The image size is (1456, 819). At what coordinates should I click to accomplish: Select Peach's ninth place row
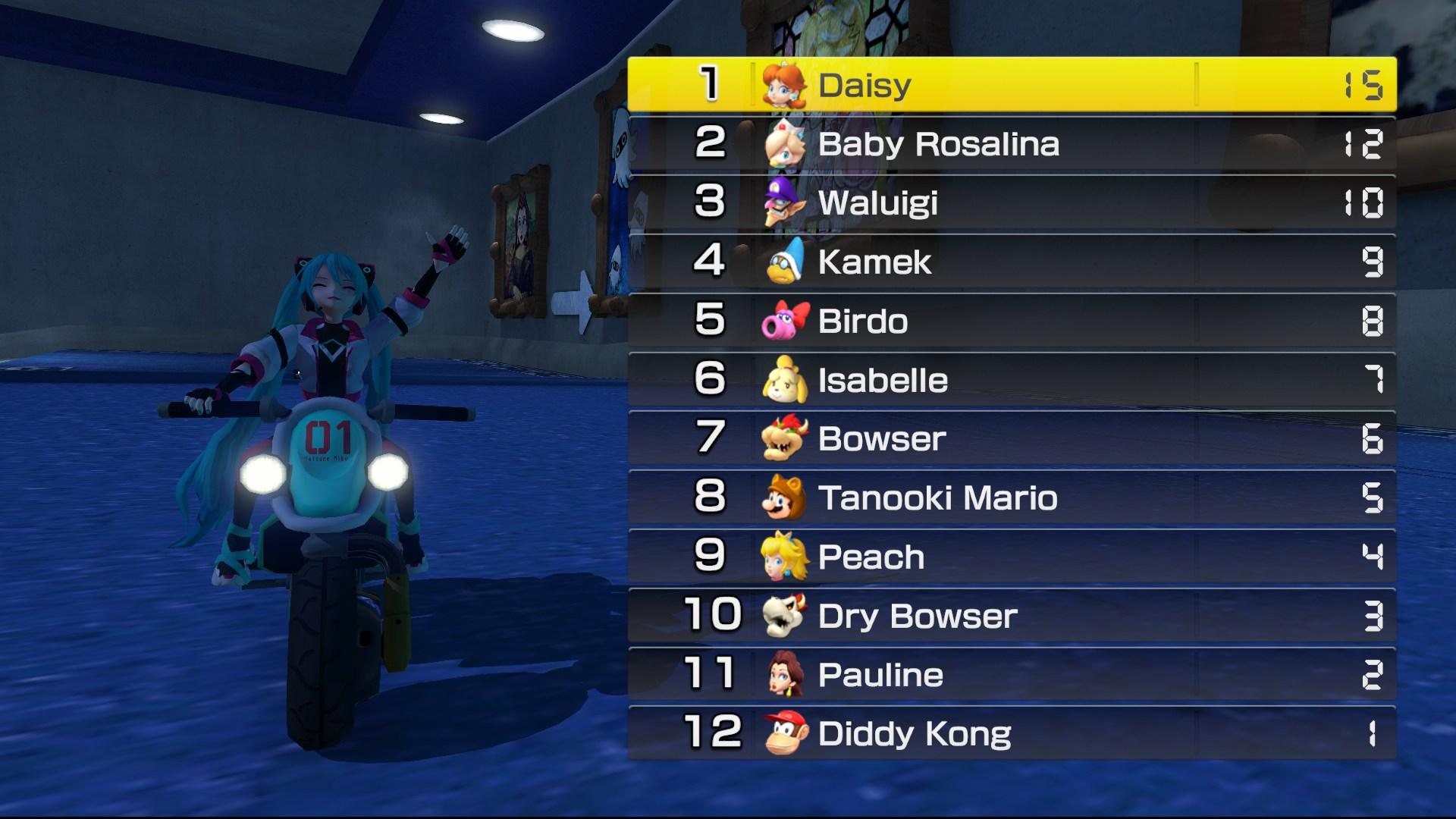click(1012, 557)
